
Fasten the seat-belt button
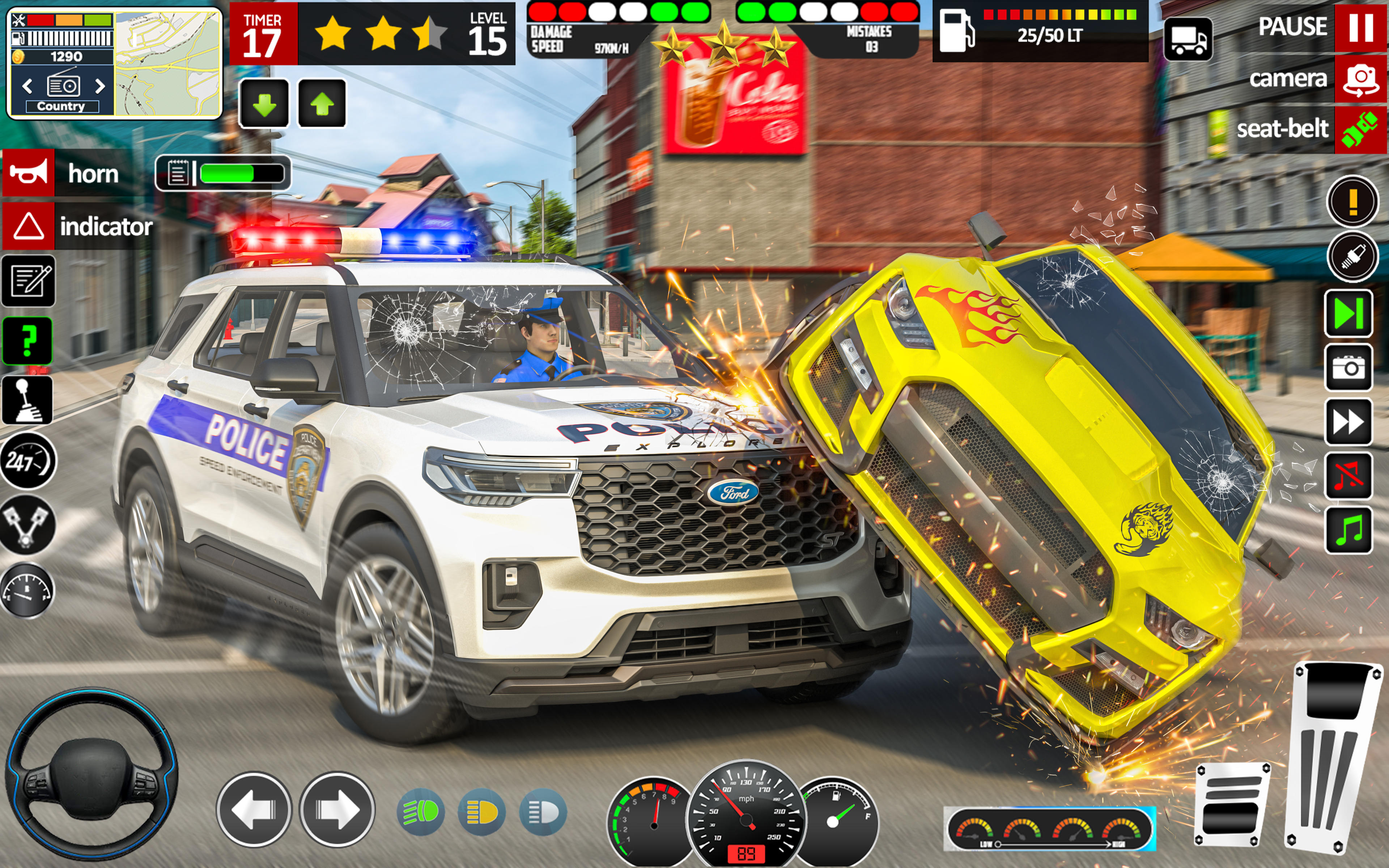pos(1360,130)
